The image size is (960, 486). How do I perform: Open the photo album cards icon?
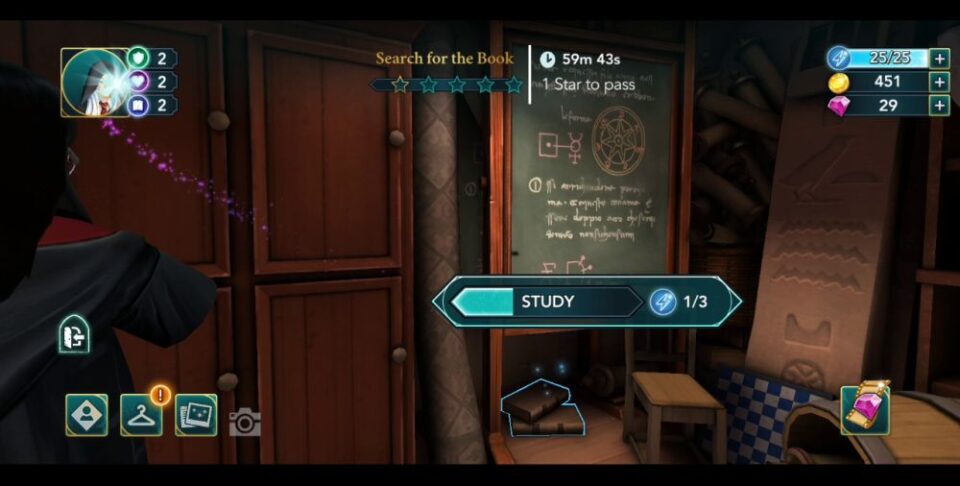(x=196, y=415)
